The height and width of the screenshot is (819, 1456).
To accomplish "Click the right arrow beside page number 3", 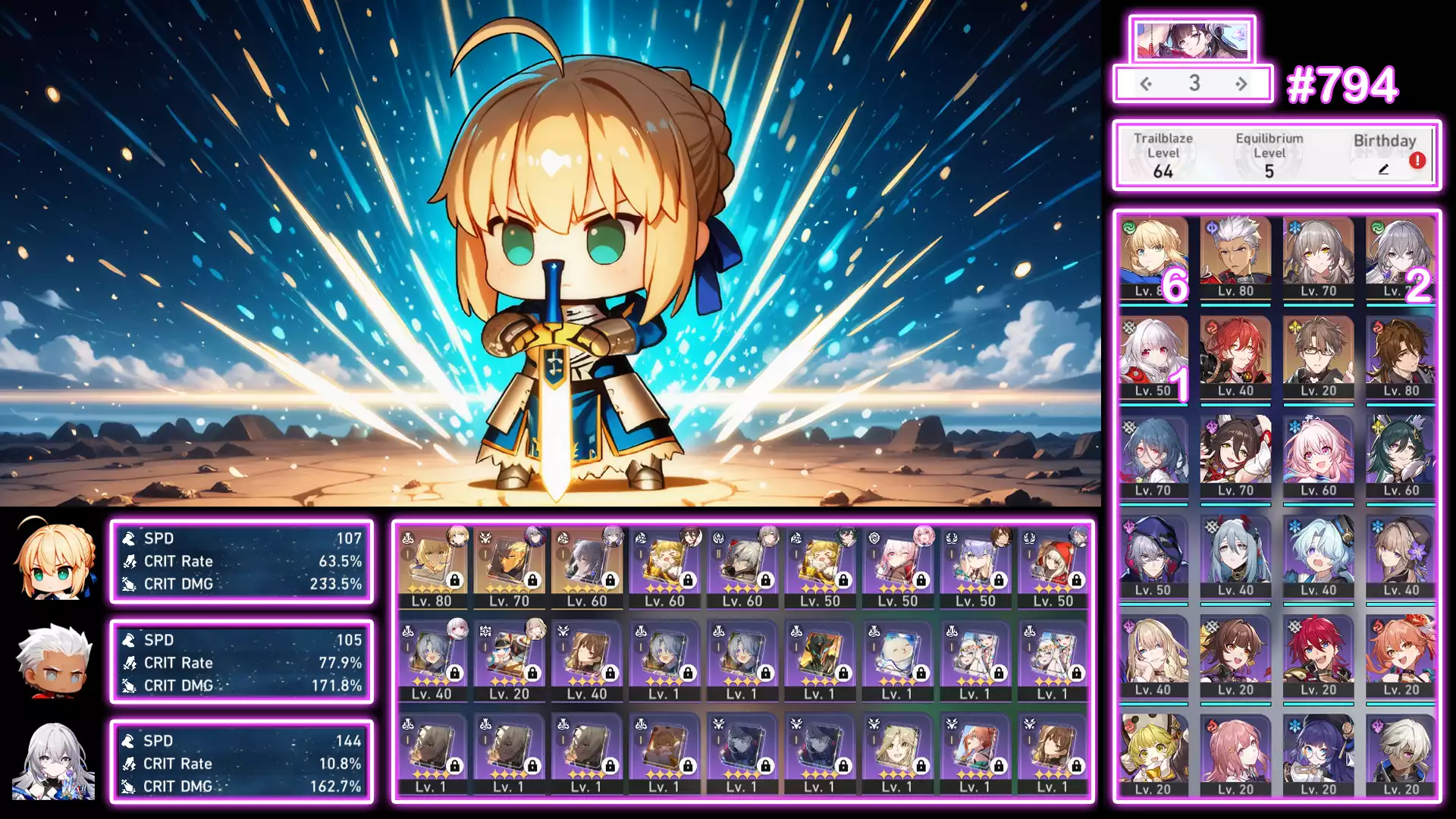I will pos(1241,83).
